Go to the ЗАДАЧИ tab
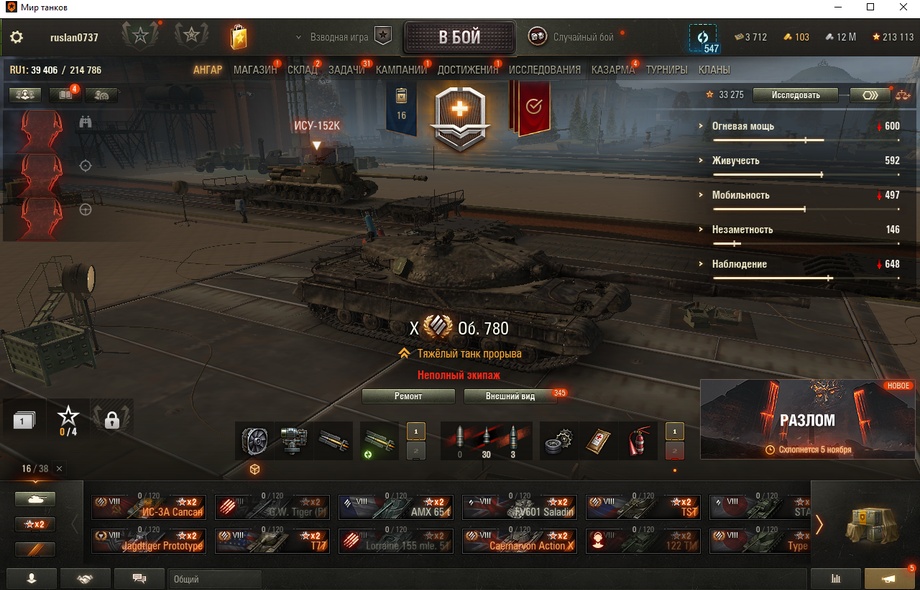The width and height of the screenshot is (920, 590). [x=346, y=70]
